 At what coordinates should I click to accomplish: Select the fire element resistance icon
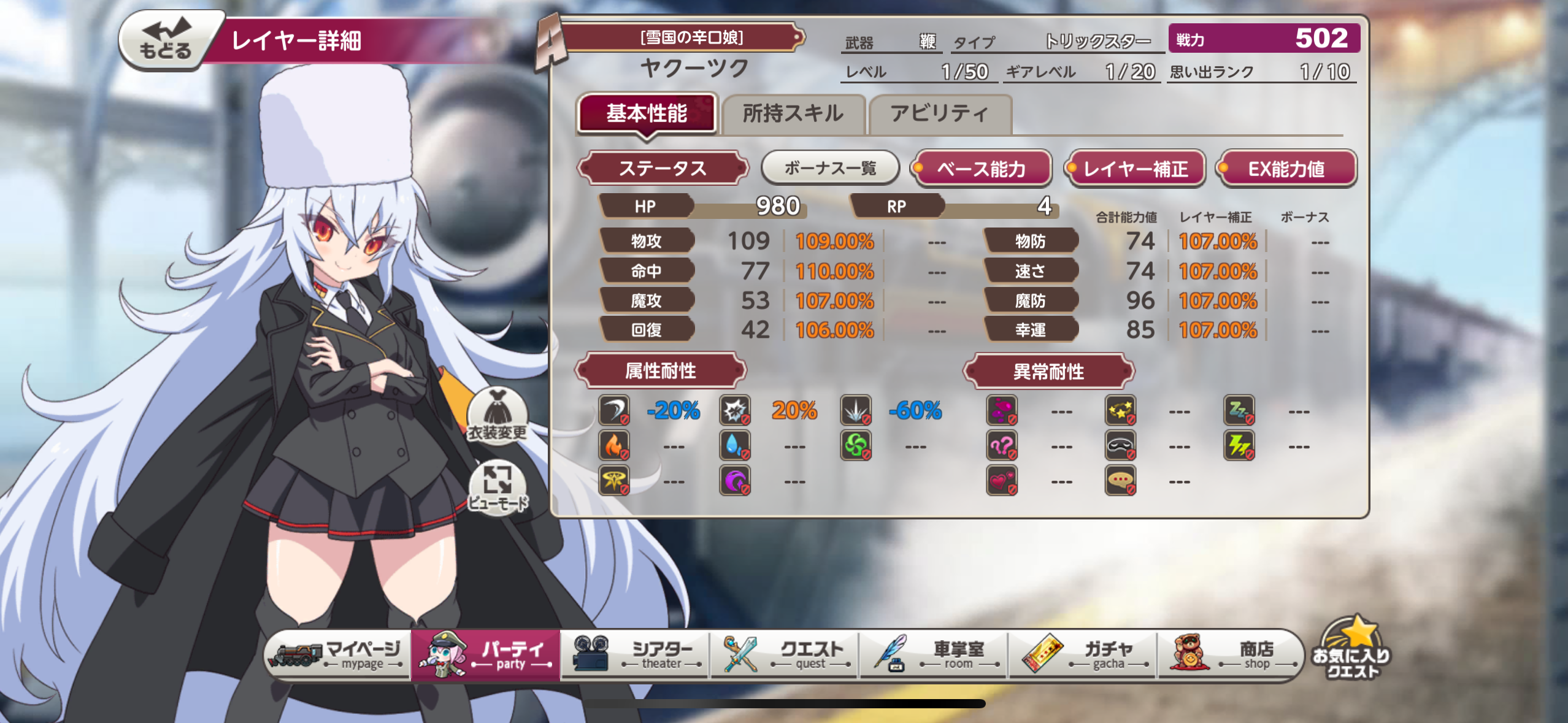pyautogui.click(x=613, y=445)
